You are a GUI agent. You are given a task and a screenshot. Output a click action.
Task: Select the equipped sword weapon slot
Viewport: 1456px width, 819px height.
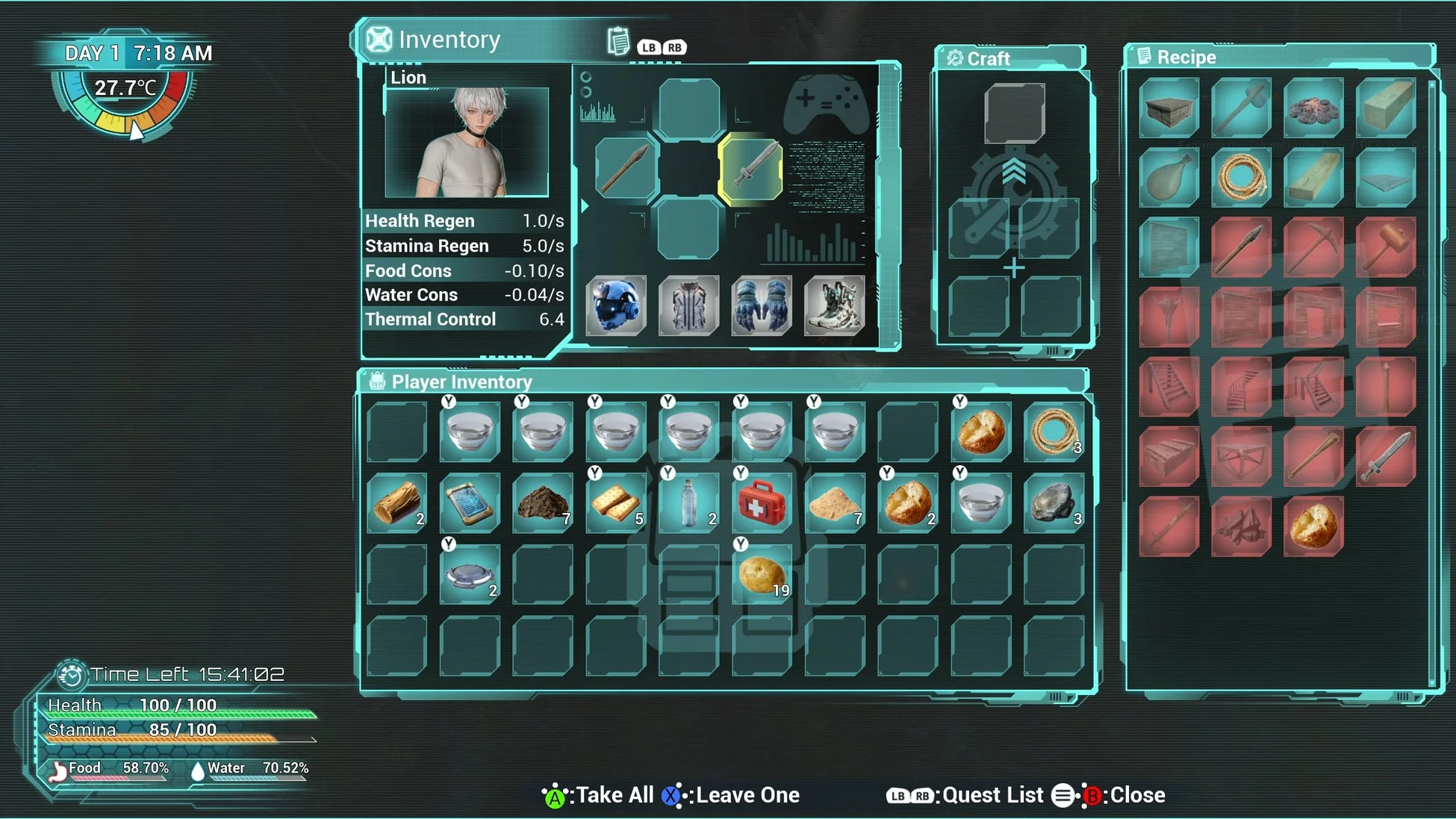750,168
